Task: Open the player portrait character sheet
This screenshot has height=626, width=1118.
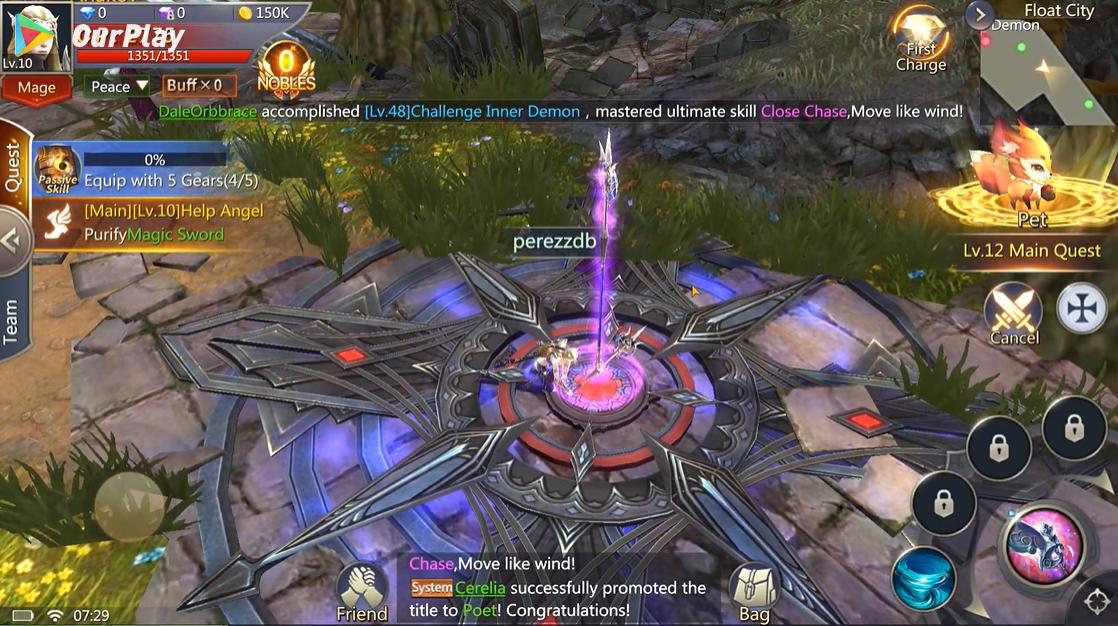Action: 36,36
